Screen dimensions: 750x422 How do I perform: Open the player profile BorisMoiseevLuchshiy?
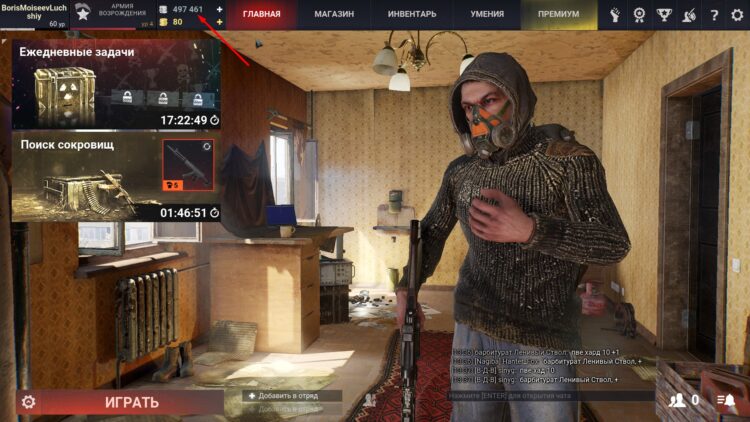(33, 12)
